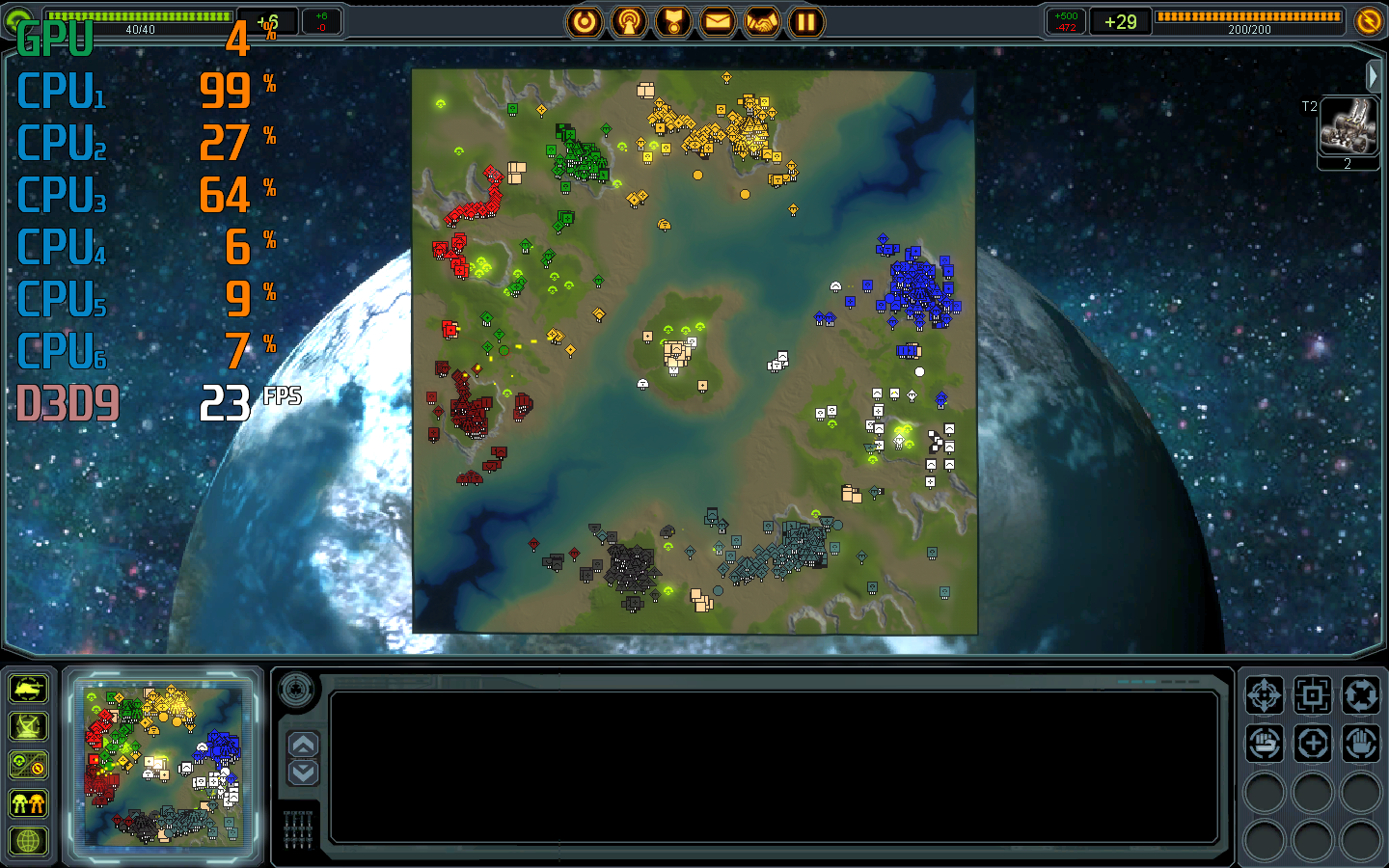Click the downward chevron arrow button
Screen dimensions: 1389x868
[303, 772]
